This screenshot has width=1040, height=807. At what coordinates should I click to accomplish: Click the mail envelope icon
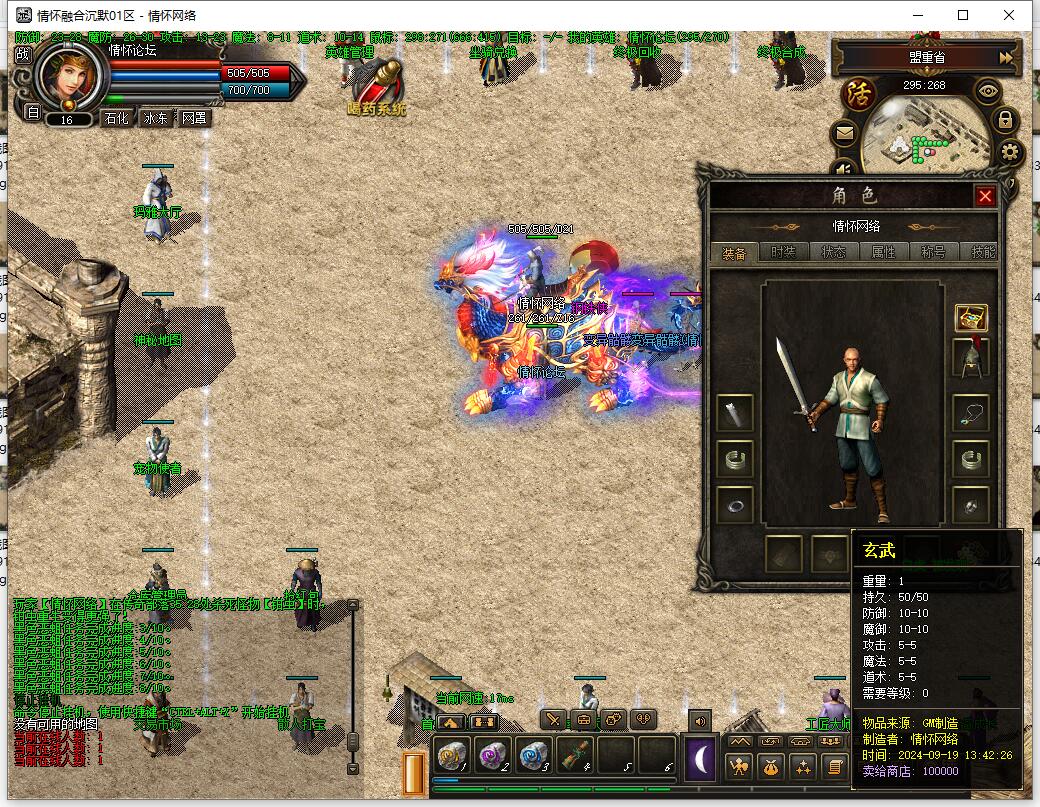coord(845,132)
